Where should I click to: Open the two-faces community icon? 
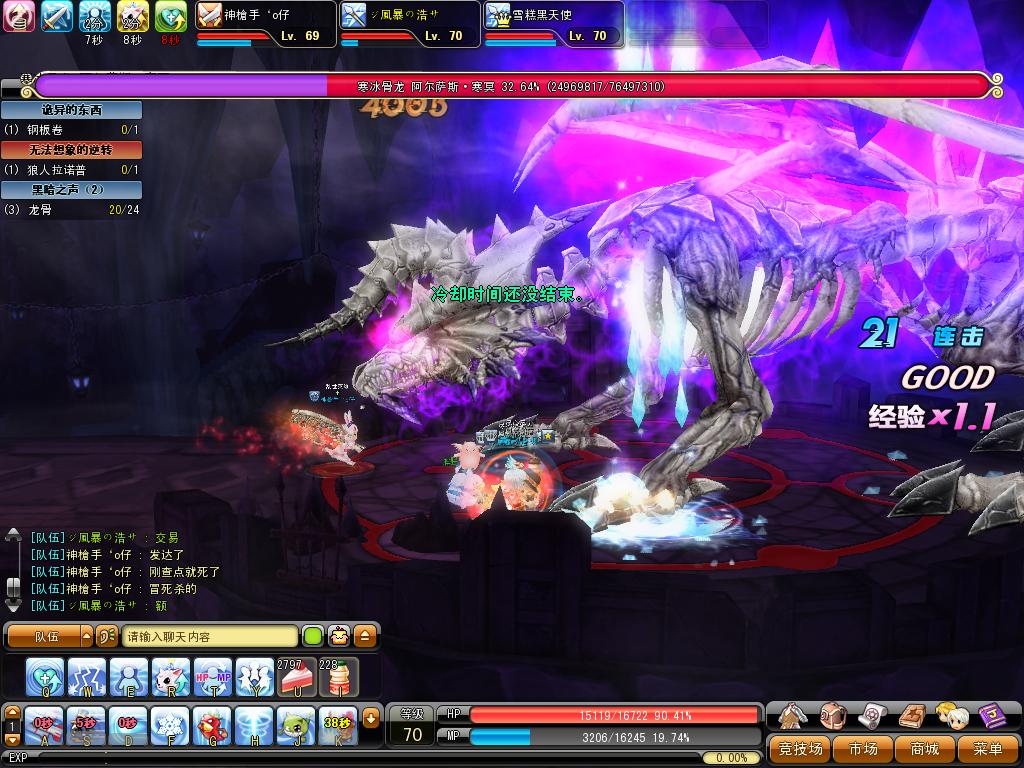(x=952, y=716)
